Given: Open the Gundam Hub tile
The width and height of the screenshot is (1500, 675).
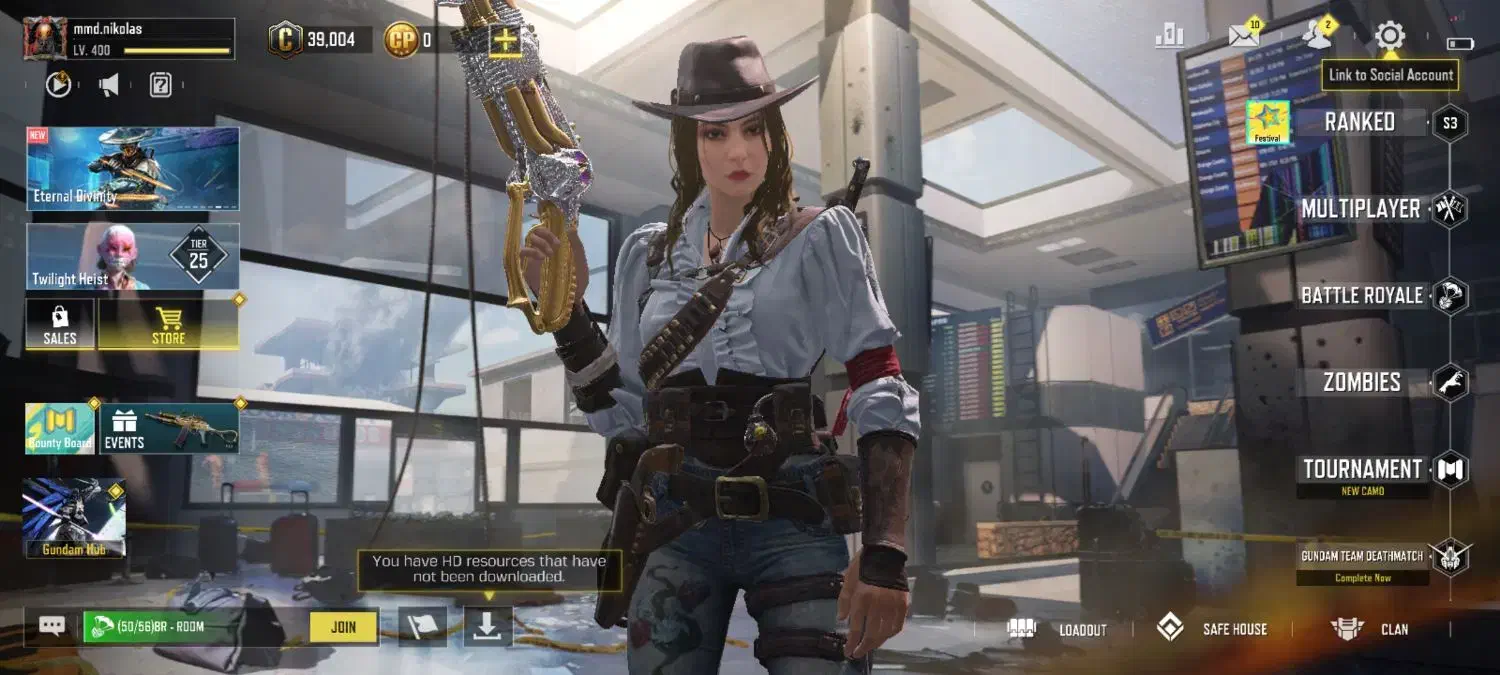Looking at the screenshot, I should [x=74, y=516].
